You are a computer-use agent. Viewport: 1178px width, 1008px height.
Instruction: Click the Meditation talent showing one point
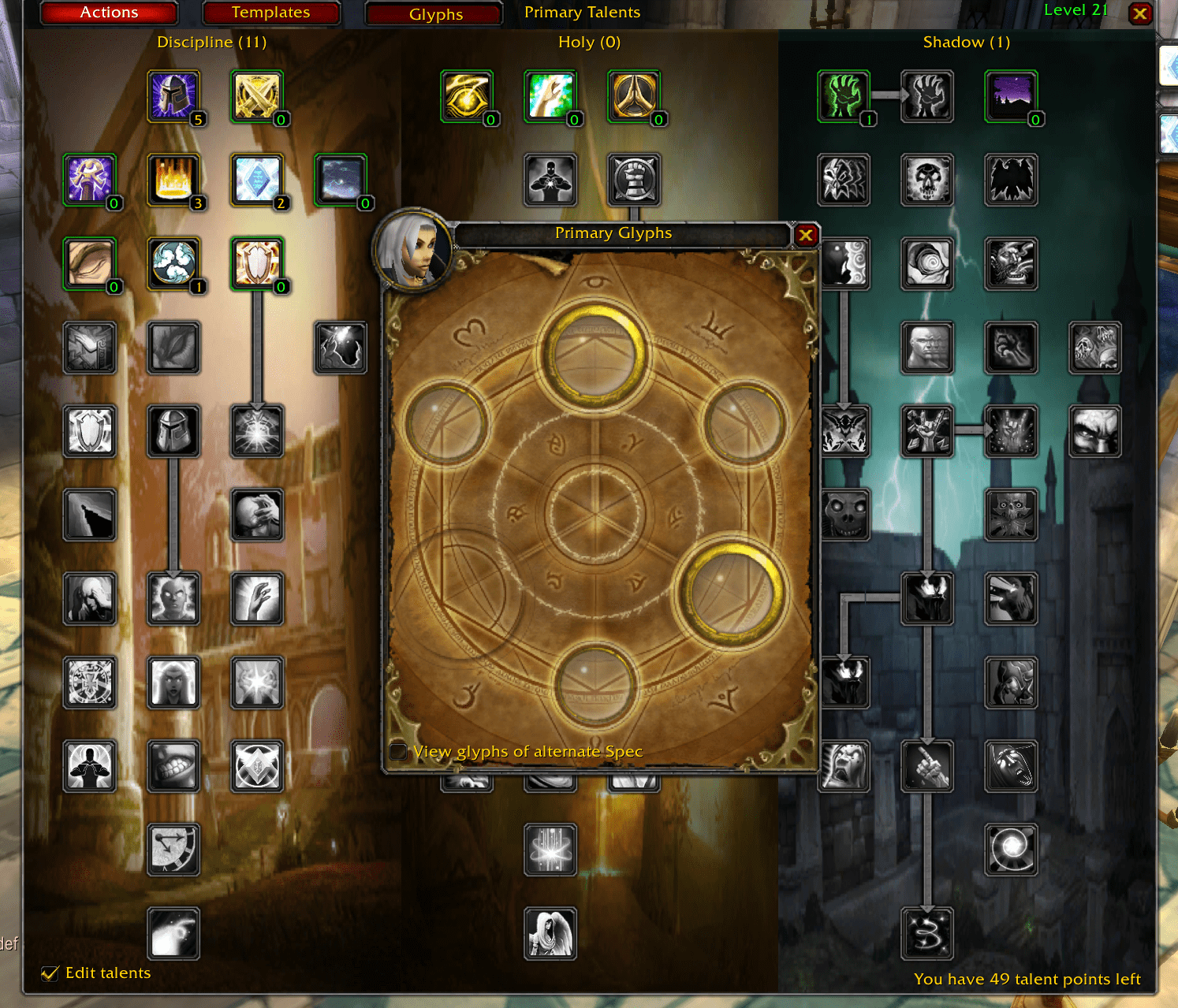[x=173, y=264]
